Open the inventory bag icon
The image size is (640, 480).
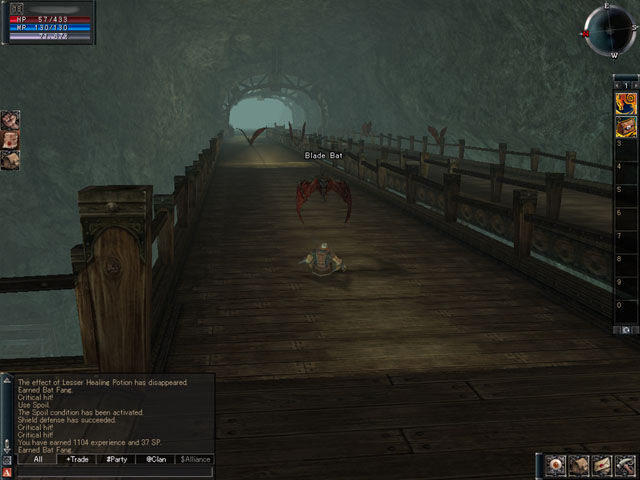point(579,465)
